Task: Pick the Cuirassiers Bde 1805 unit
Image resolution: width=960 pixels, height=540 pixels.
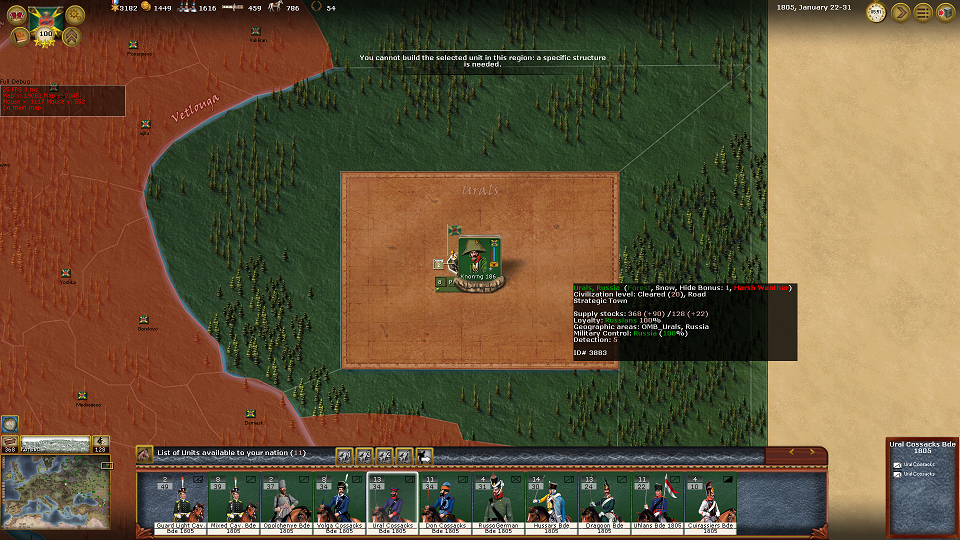Action: tap(711, 502)
